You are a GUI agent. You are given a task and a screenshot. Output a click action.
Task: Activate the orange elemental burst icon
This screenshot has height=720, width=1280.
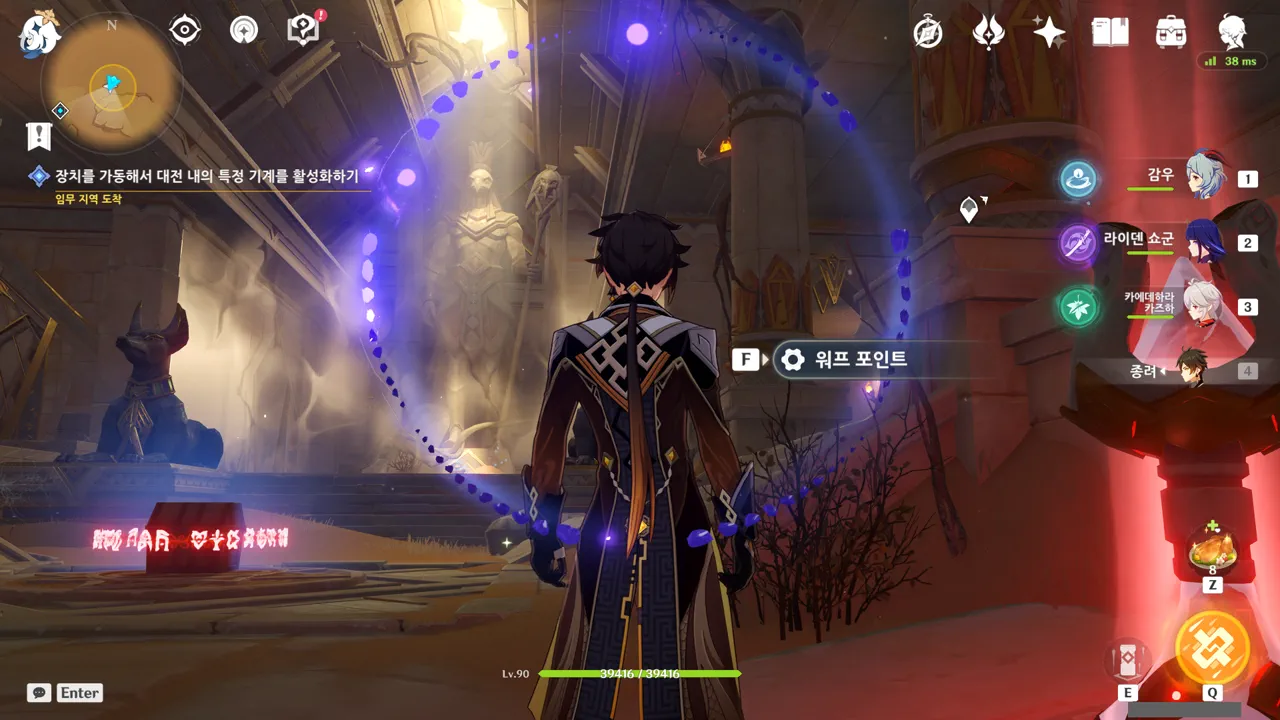click(1212, 647)
